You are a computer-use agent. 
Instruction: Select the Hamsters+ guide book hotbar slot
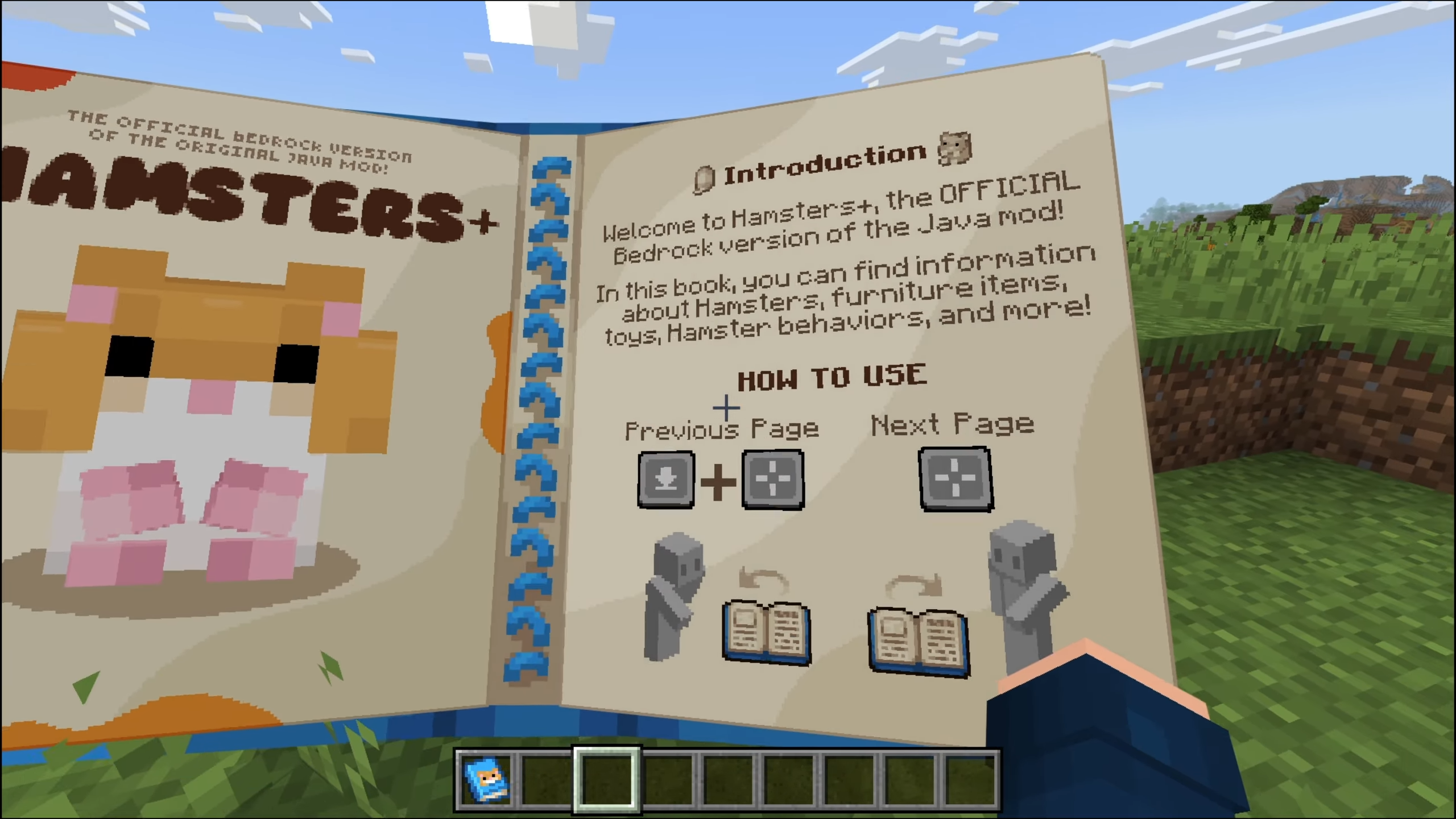(x=487, y=779)
